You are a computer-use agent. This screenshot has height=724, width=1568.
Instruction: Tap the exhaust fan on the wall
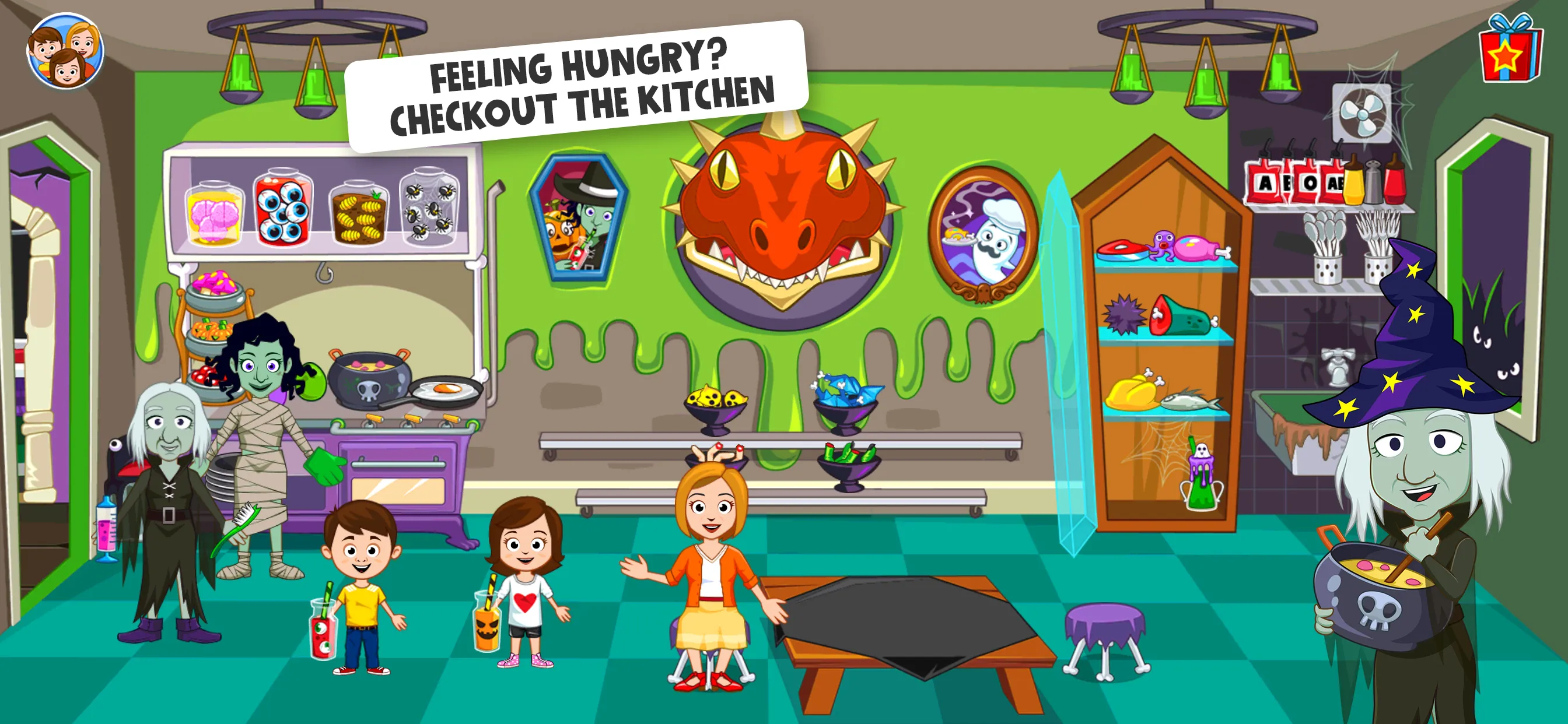[x=1363, y=113]
